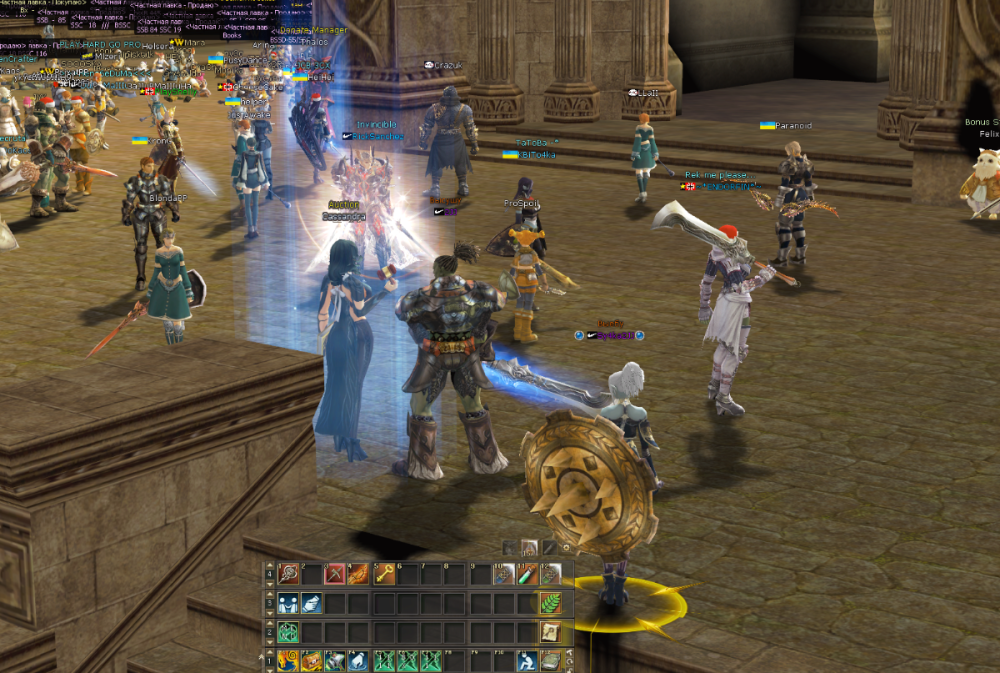Image resolution: width=1000 pixels, height=673 pixels.
Task: Use the pickup hand action in slot F4
Action: 359,661
